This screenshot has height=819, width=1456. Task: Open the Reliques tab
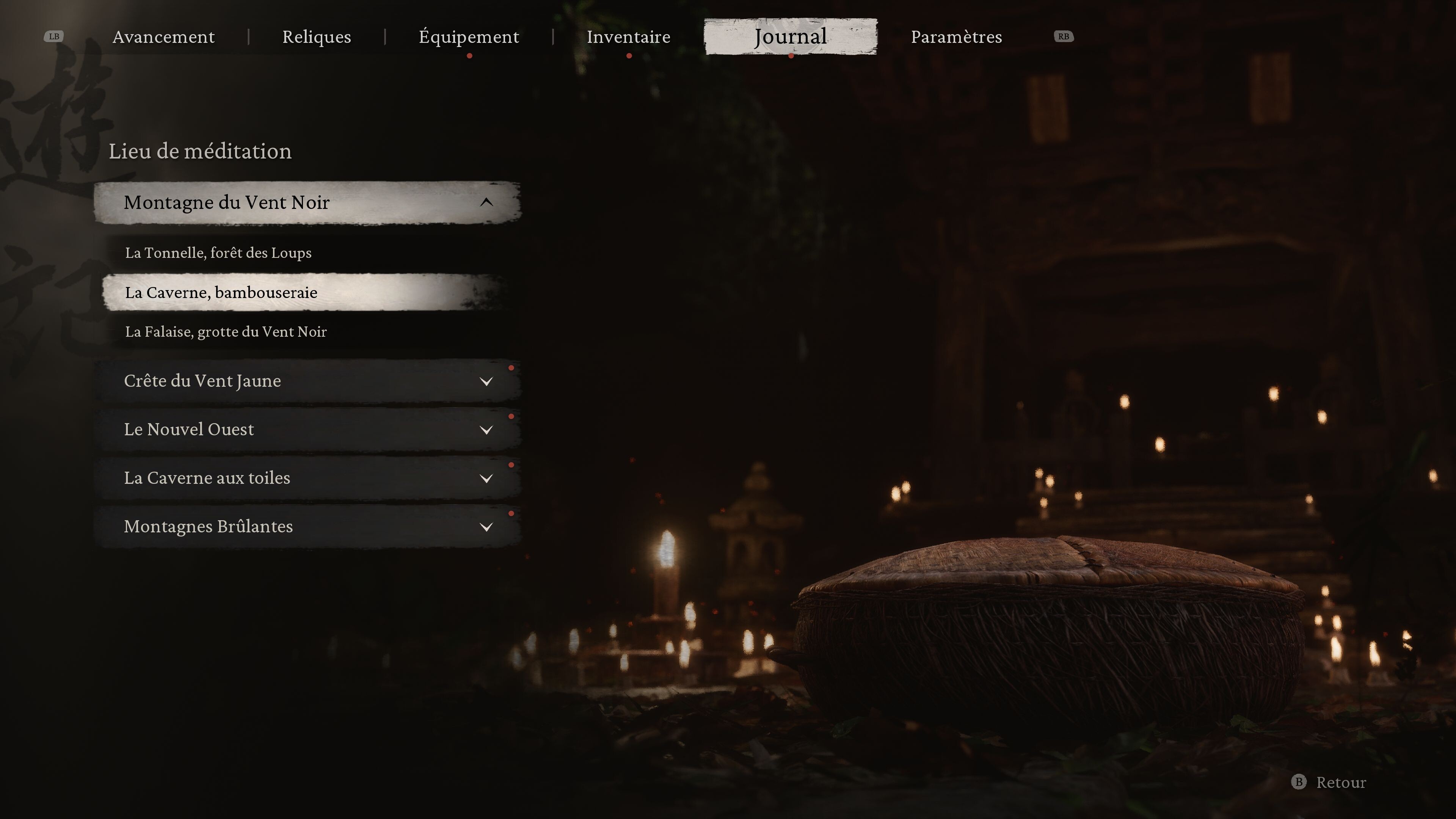[317, 37]
